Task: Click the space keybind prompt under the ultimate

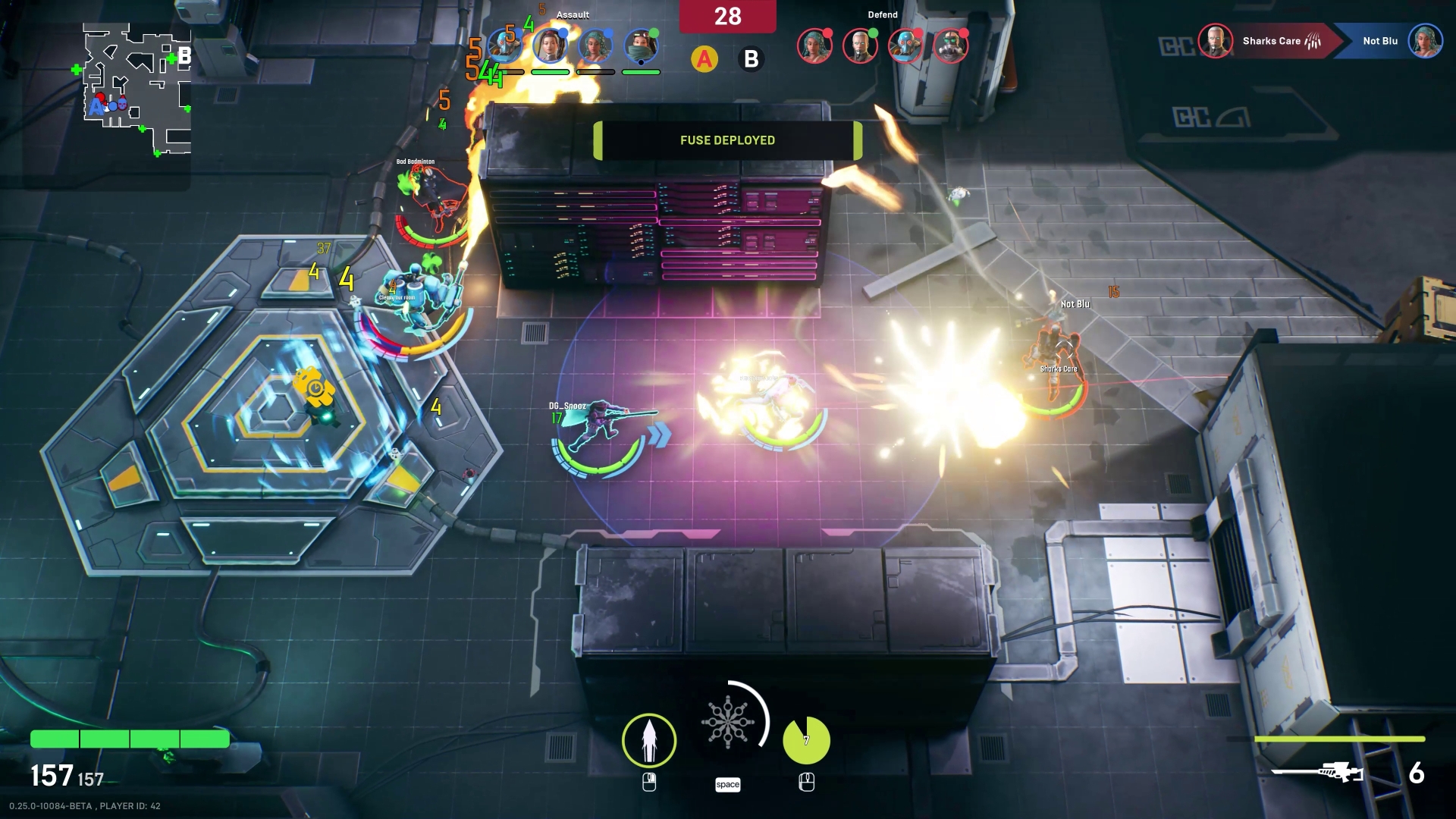Action: pyautogui.click(x=728, y=785)
